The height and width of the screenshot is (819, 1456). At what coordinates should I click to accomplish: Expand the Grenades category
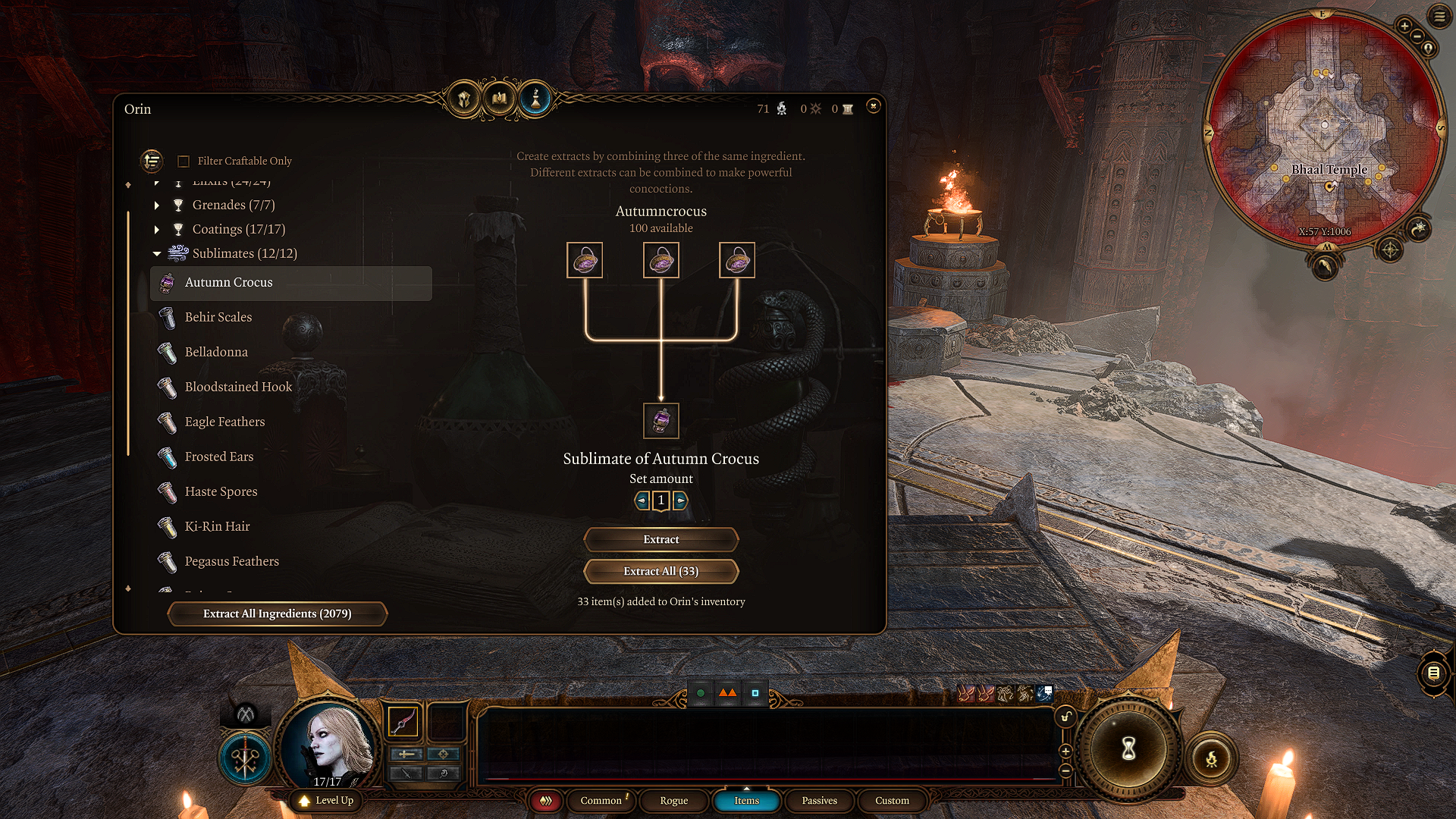(157, 206)
